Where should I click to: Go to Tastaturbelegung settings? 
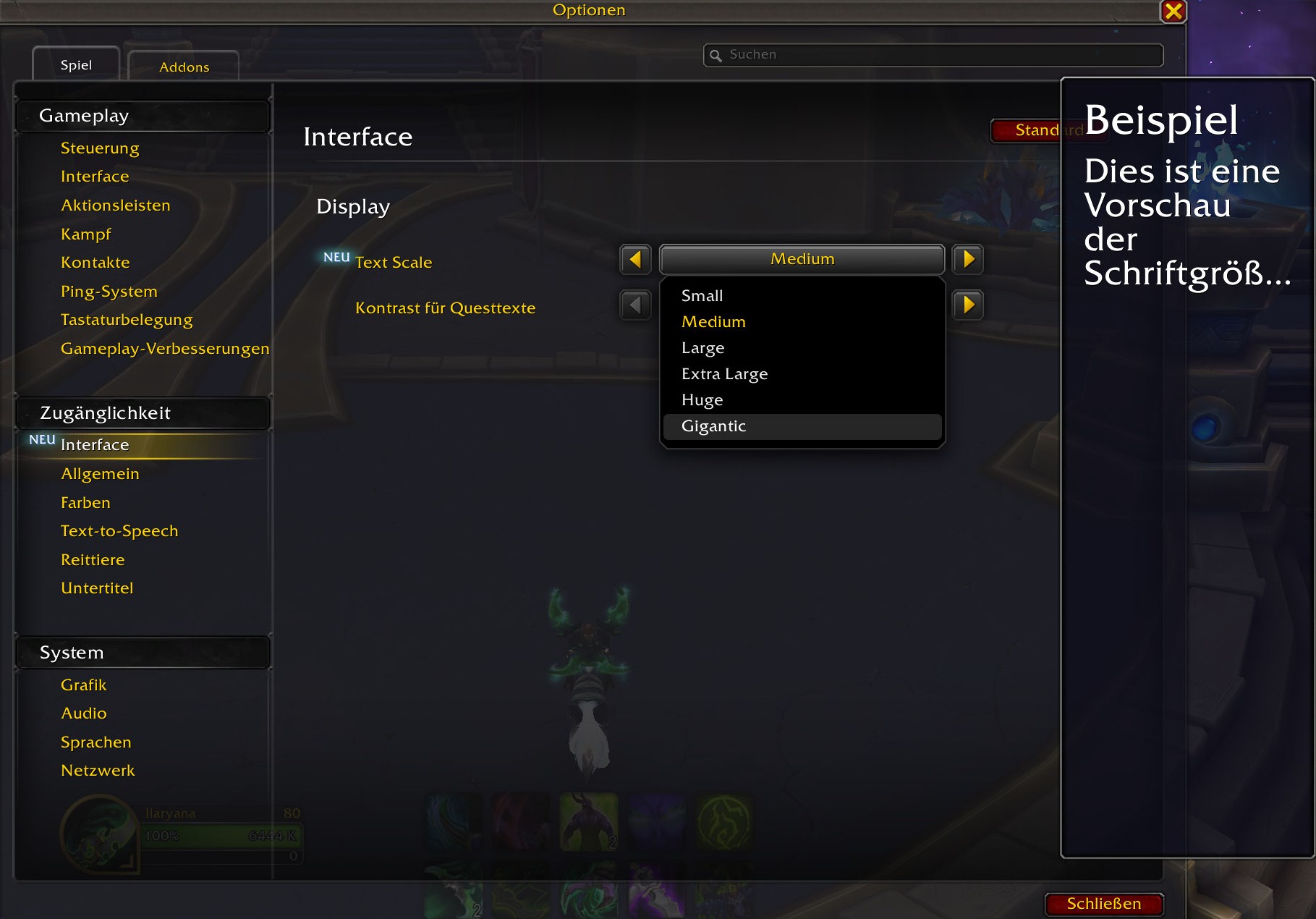(127, 320)
